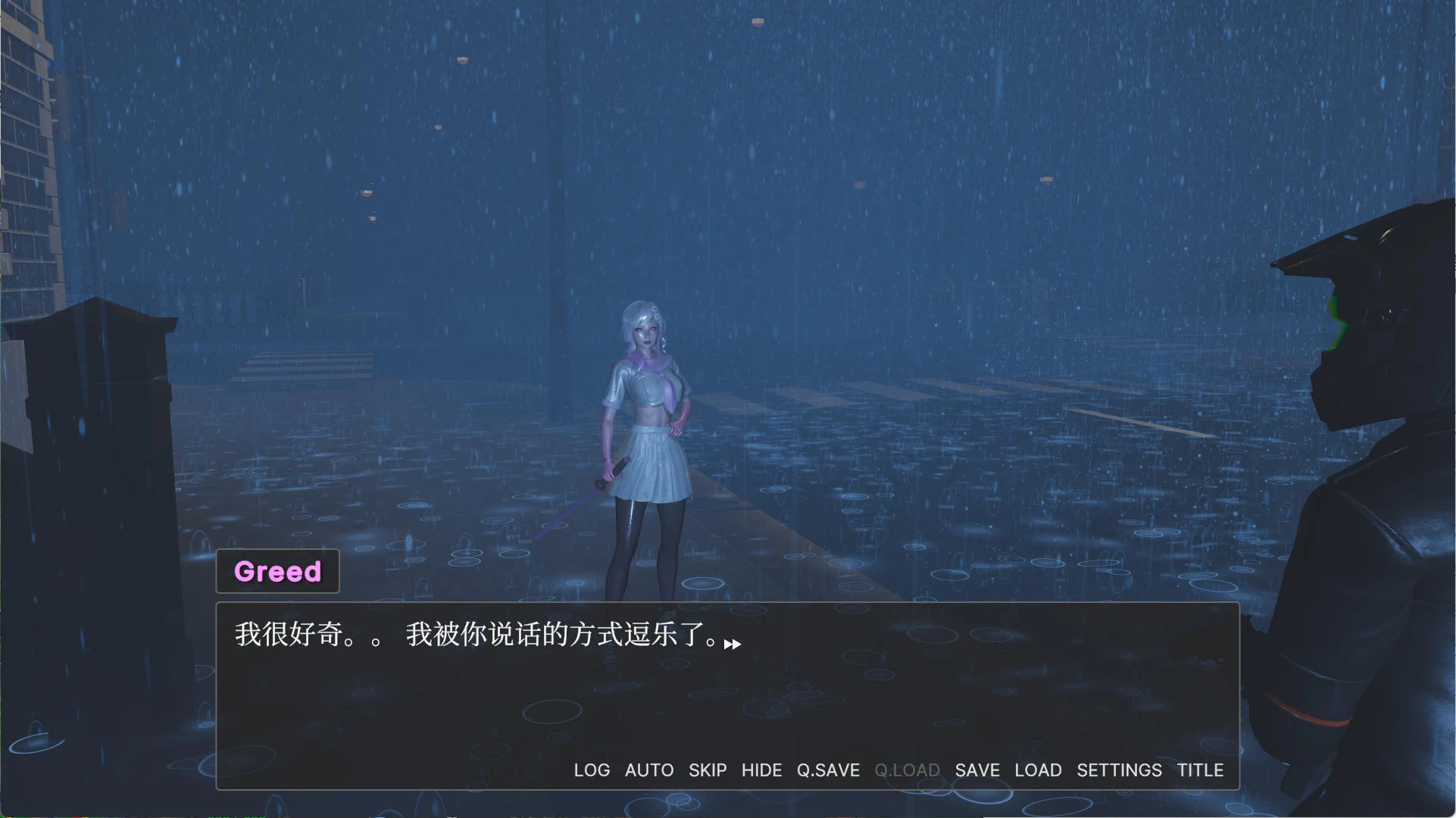Select SKIP to fast-forward dialogue
The width and height of the screenshot is (1456, 818).
click(x=707, y=770)
